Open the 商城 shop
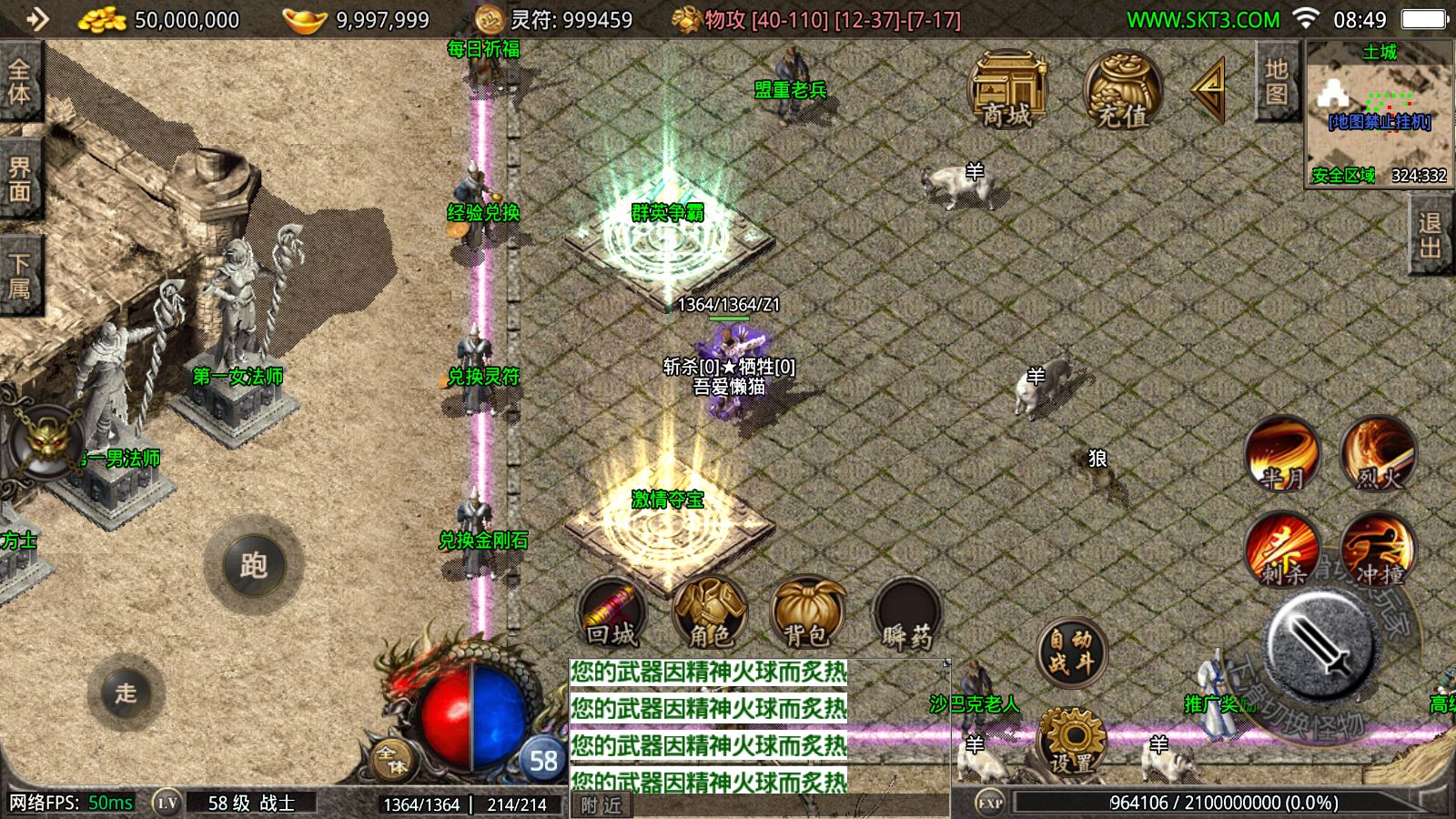The height and width of the screenshot is (819, 1456). pos(1008,91)
